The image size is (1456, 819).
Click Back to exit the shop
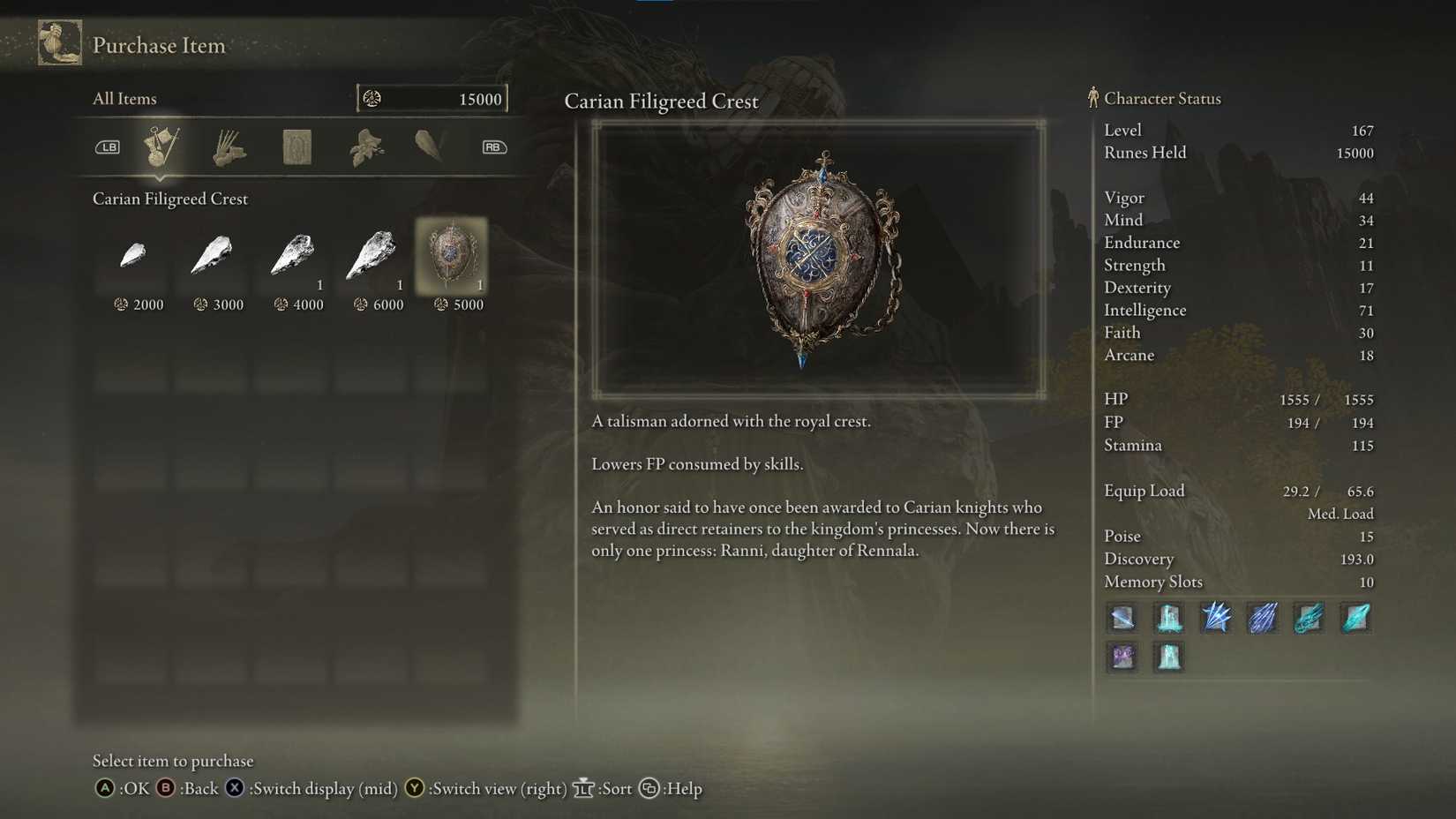[165, 788]
